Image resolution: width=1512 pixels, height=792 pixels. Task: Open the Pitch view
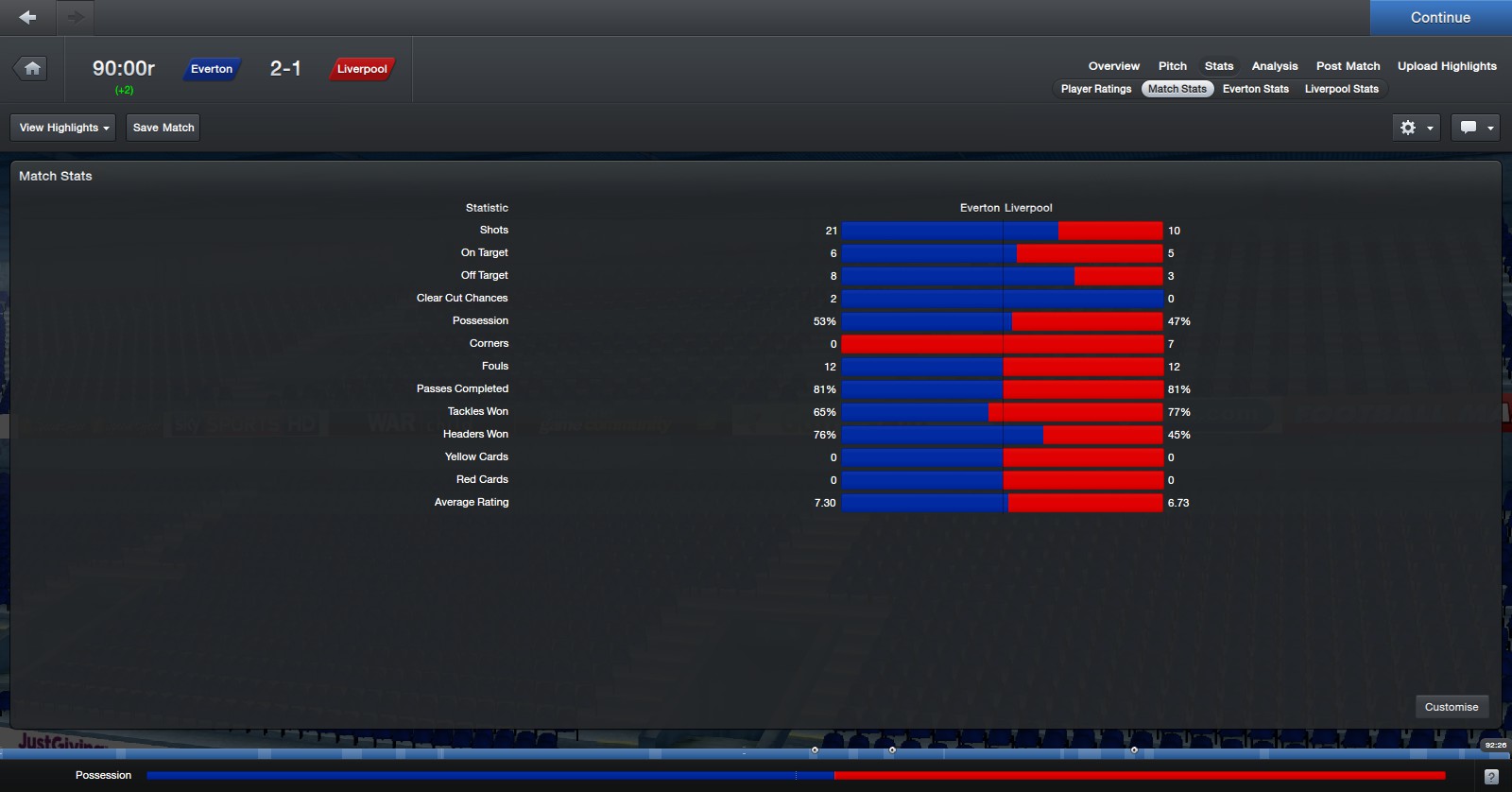pos(1172,66)
